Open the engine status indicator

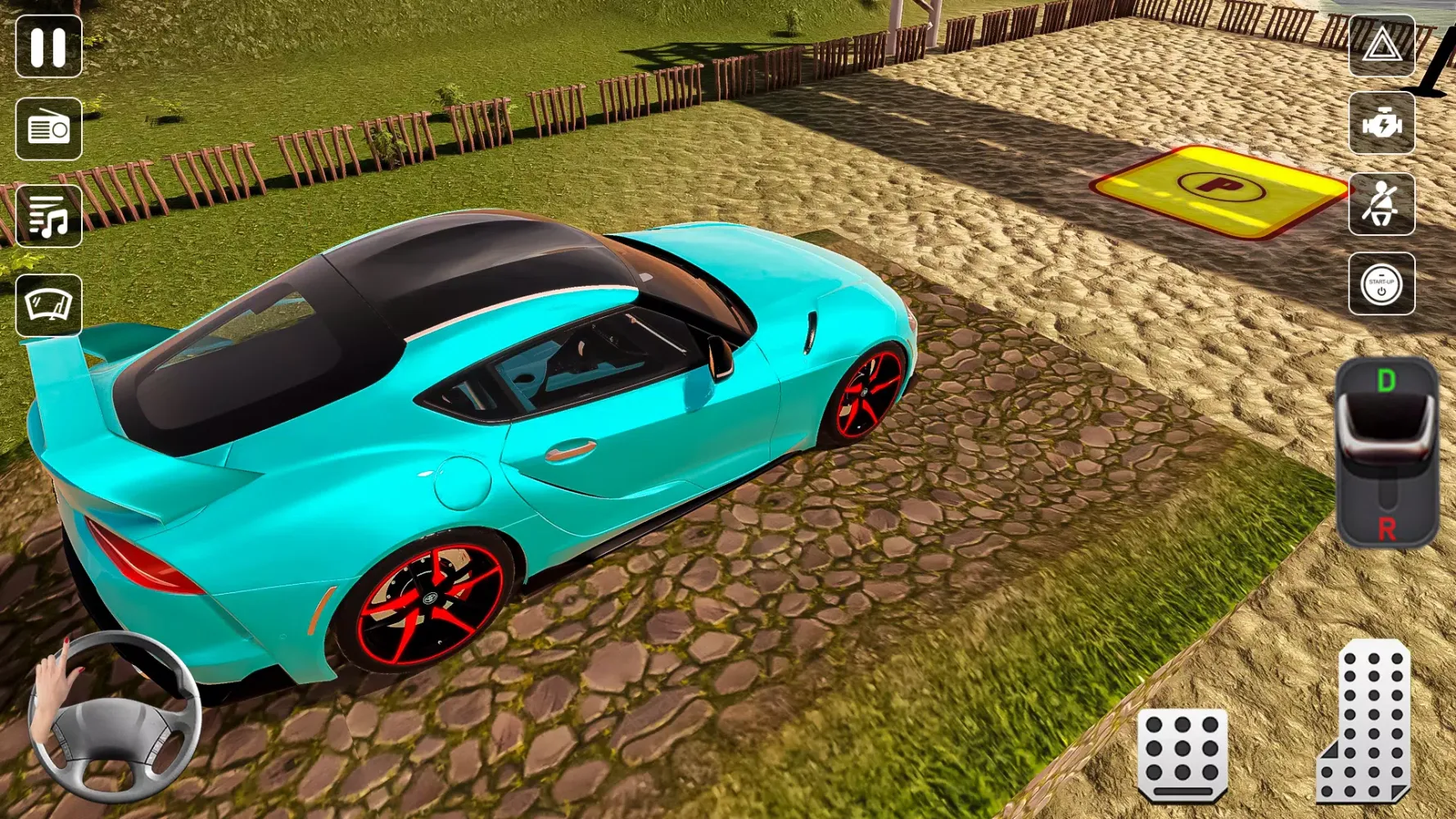point(1384,124)
